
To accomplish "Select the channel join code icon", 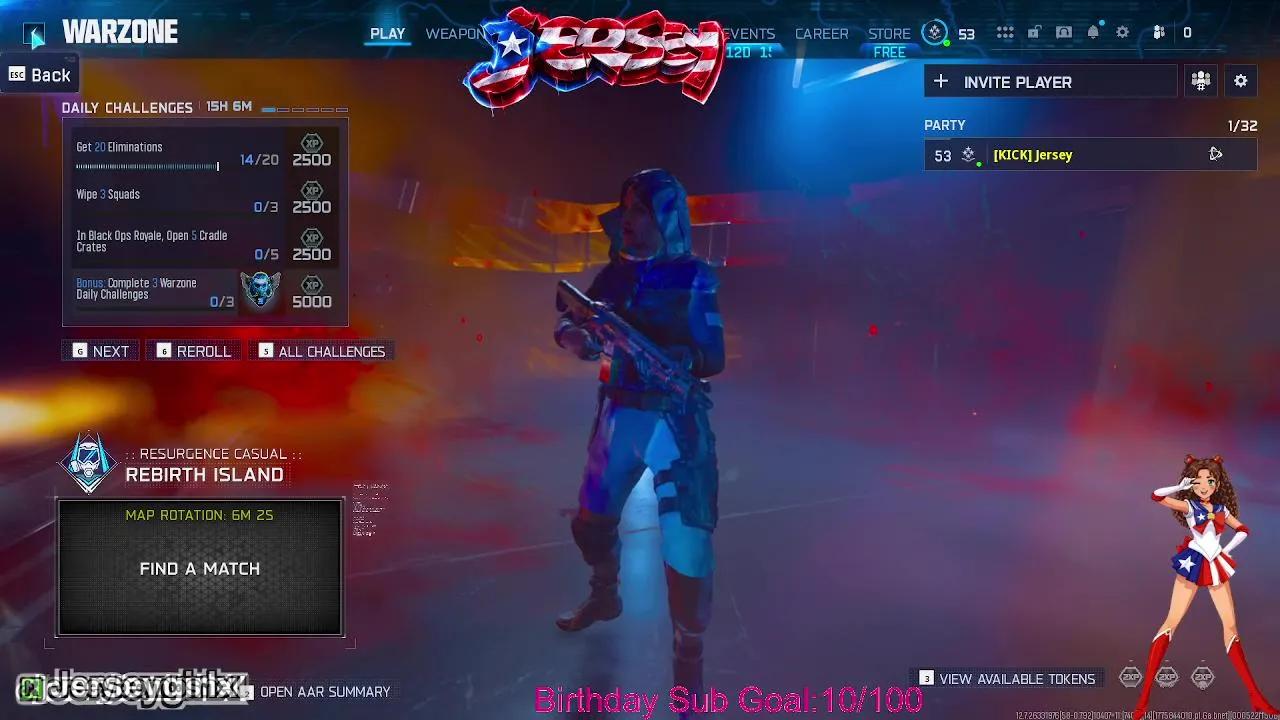I will click(1200, 81).
